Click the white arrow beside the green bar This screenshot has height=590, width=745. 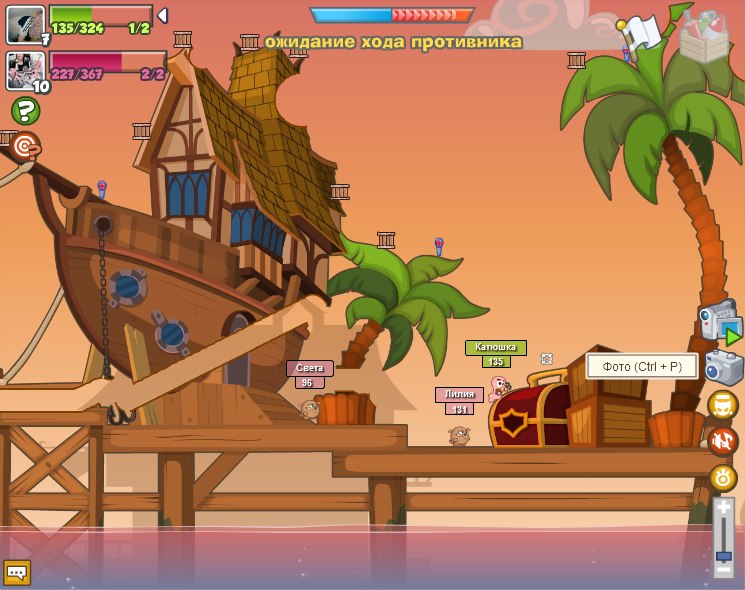(163, 16)
